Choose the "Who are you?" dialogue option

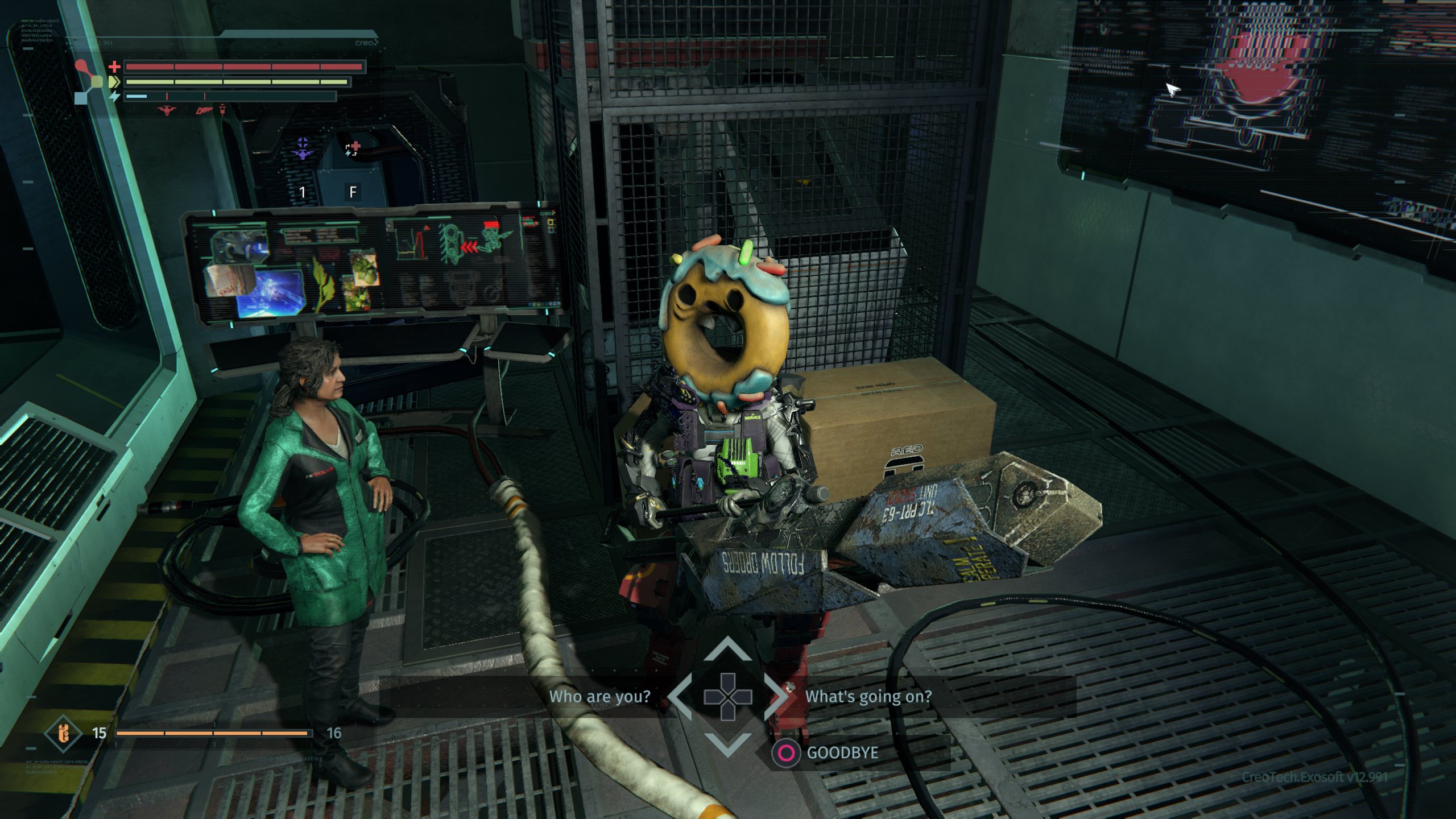[599, 697]
